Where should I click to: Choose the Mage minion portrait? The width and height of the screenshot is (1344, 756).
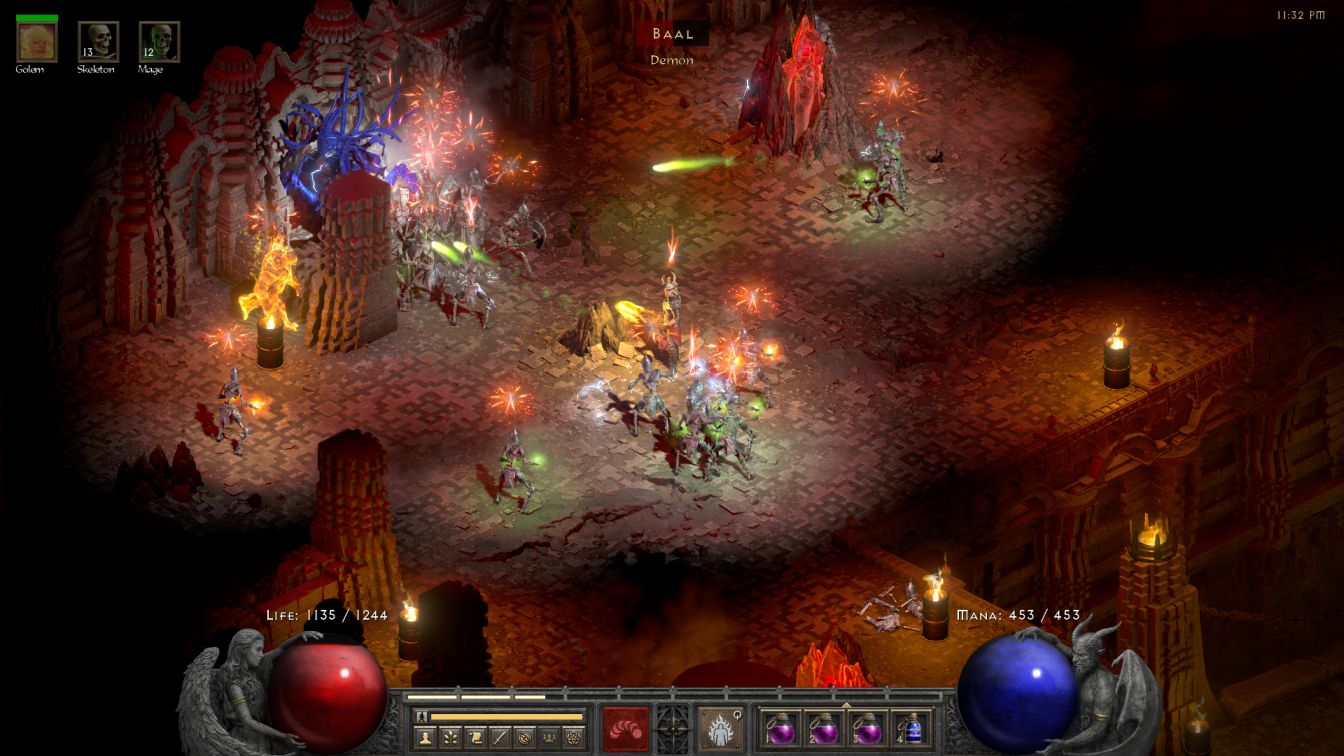click(x=159, y=41)
